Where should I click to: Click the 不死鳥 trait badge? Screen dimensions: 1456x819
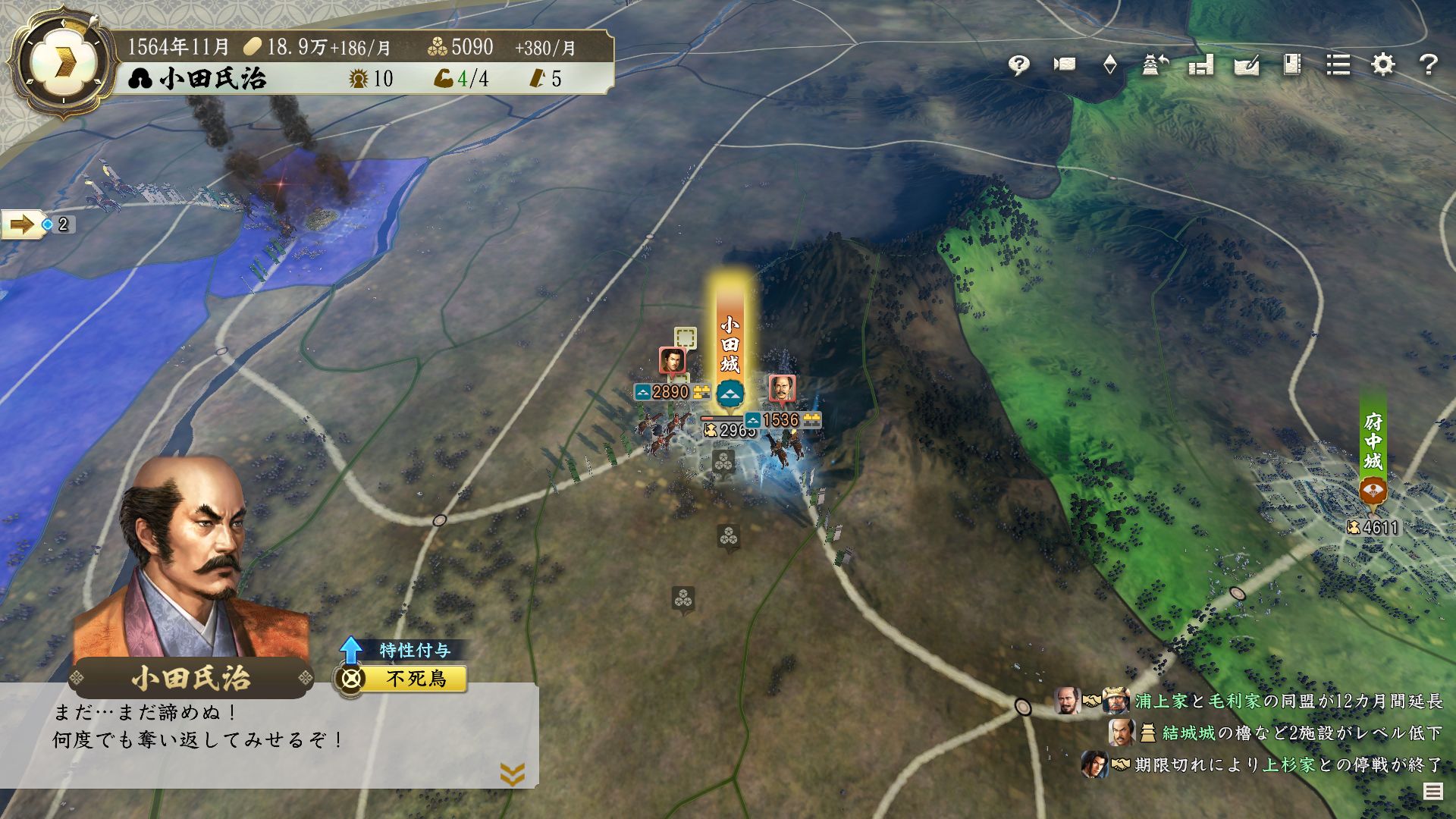point(414,678)
